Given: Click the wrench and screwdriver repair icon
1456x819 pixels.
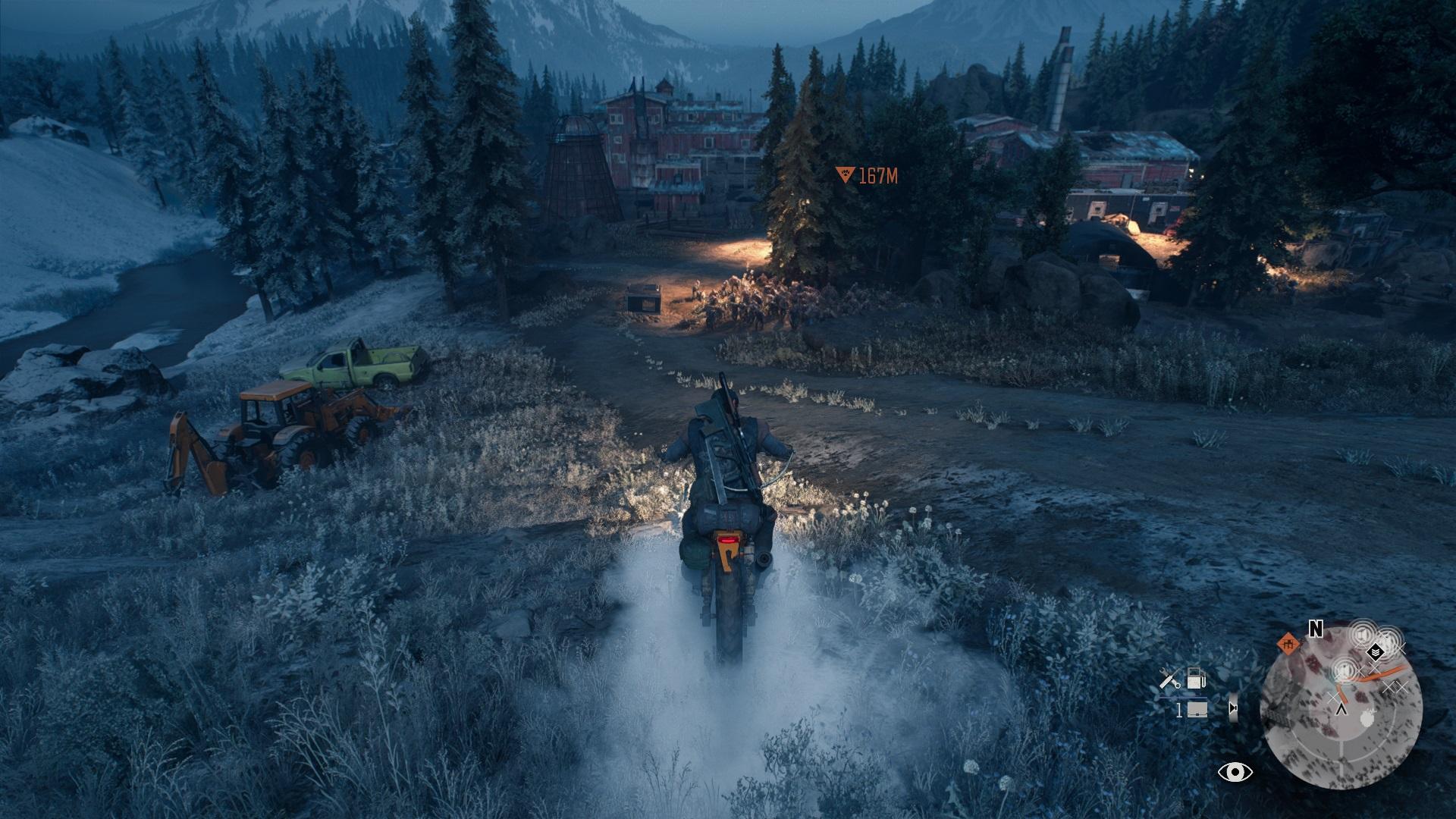Looking at the screenshot, I should click(x=1170, y=679).
